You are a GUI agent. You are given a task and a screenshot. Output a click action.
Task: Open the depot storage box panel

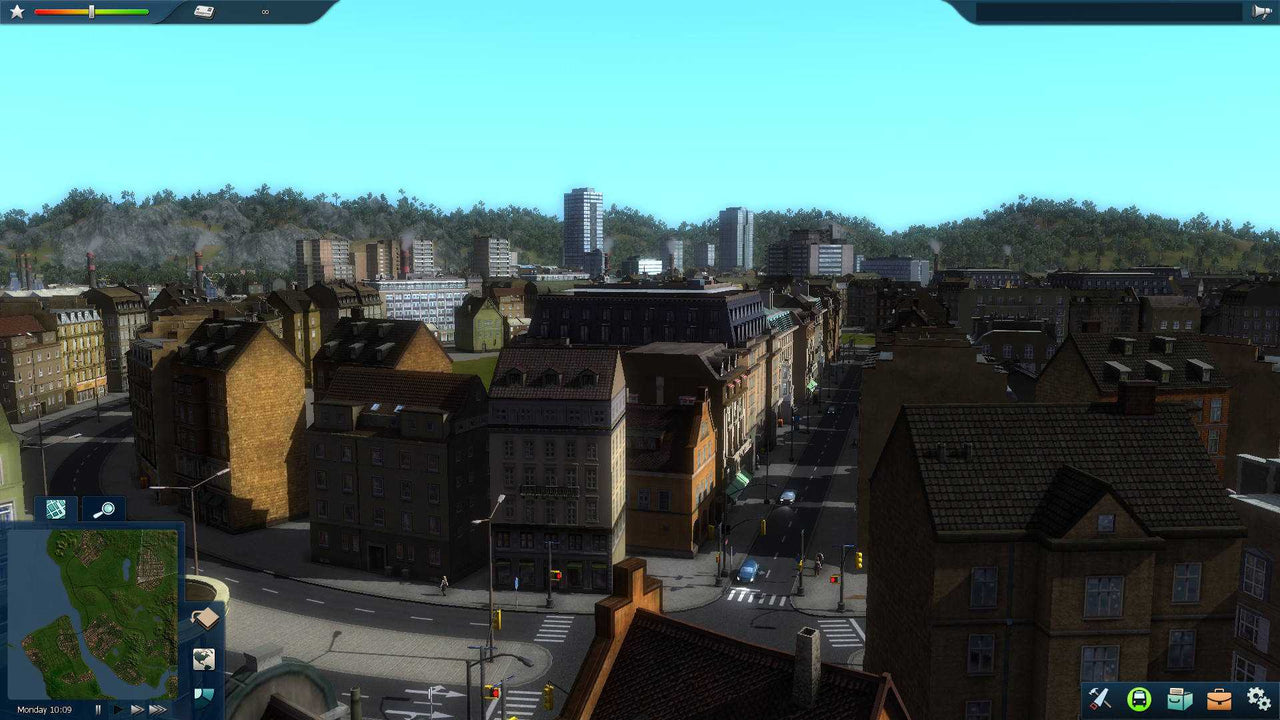[1177, 699]
